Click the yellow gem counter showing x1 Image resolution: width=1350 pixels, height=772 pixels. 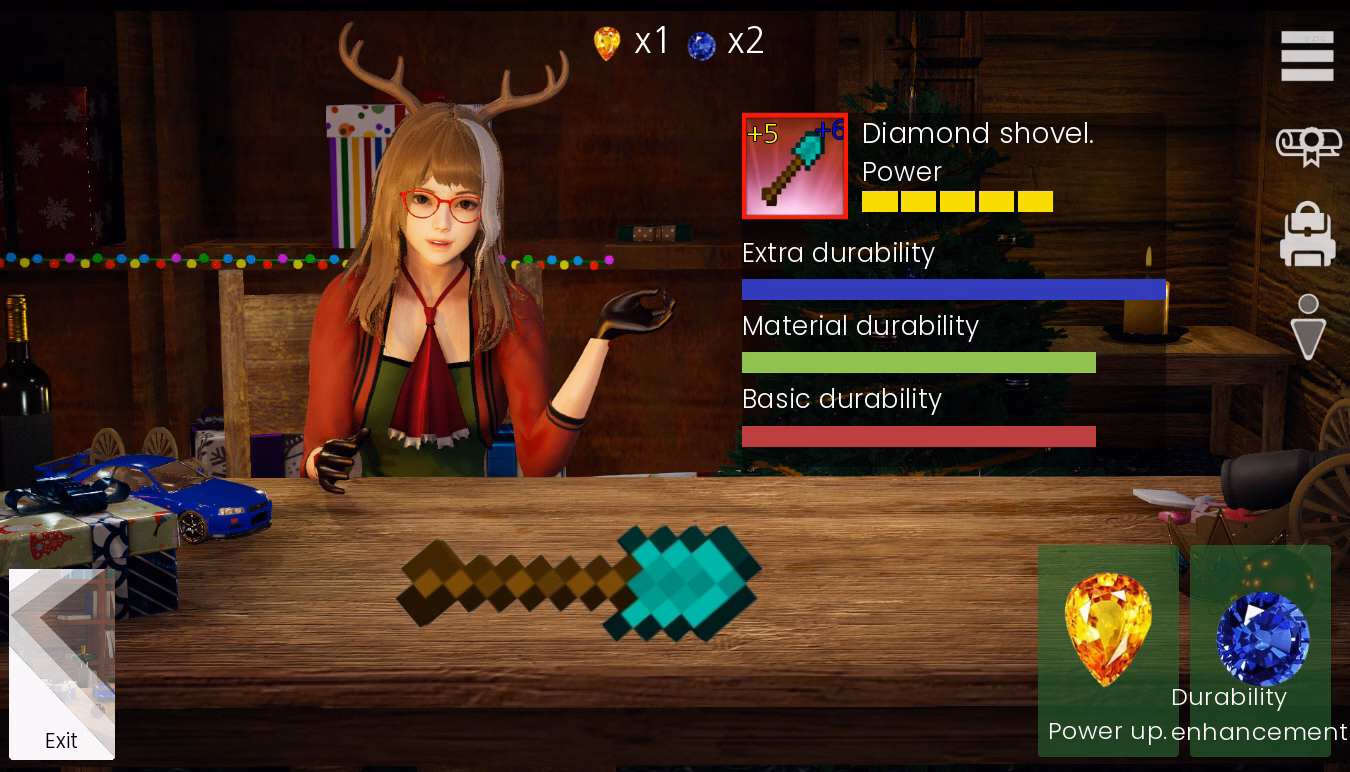coord(630,41)
